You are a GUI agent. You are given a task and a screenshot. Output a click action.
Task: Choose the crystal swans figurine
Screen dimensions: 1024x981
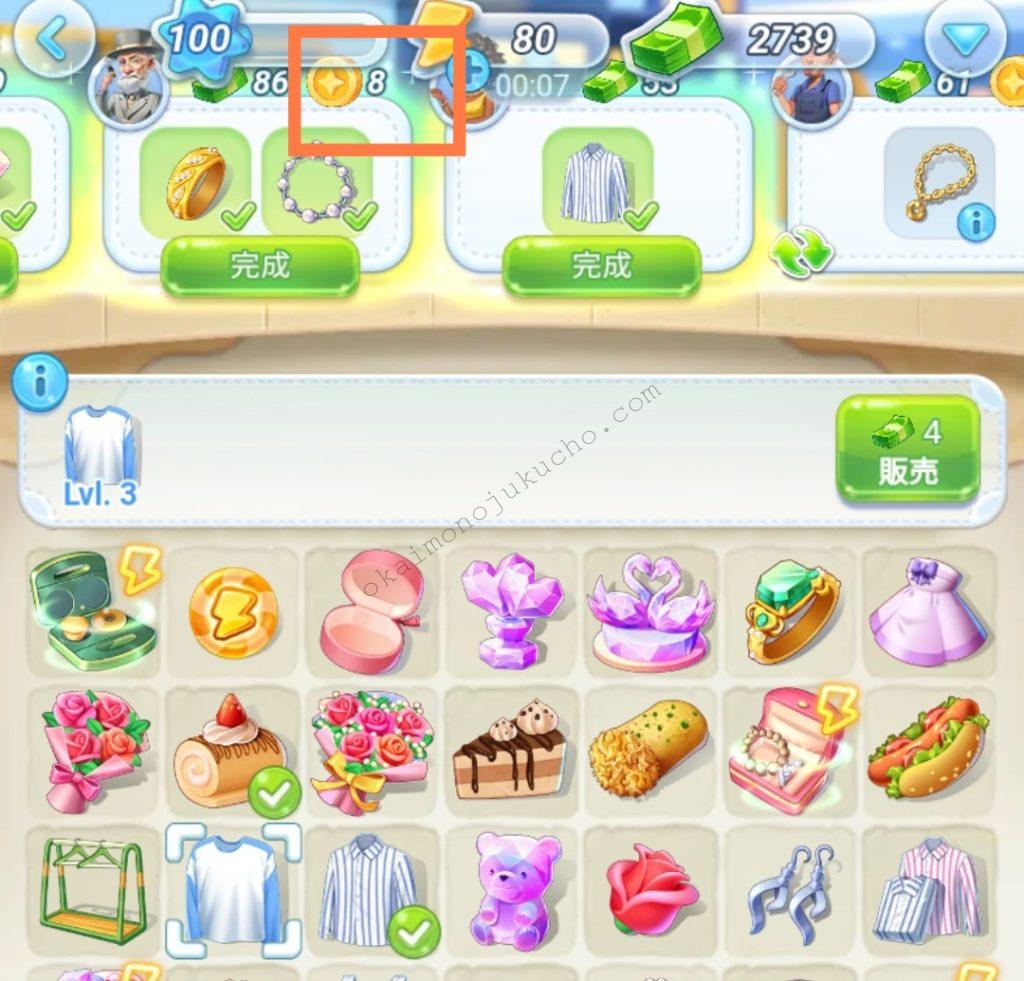651,612
